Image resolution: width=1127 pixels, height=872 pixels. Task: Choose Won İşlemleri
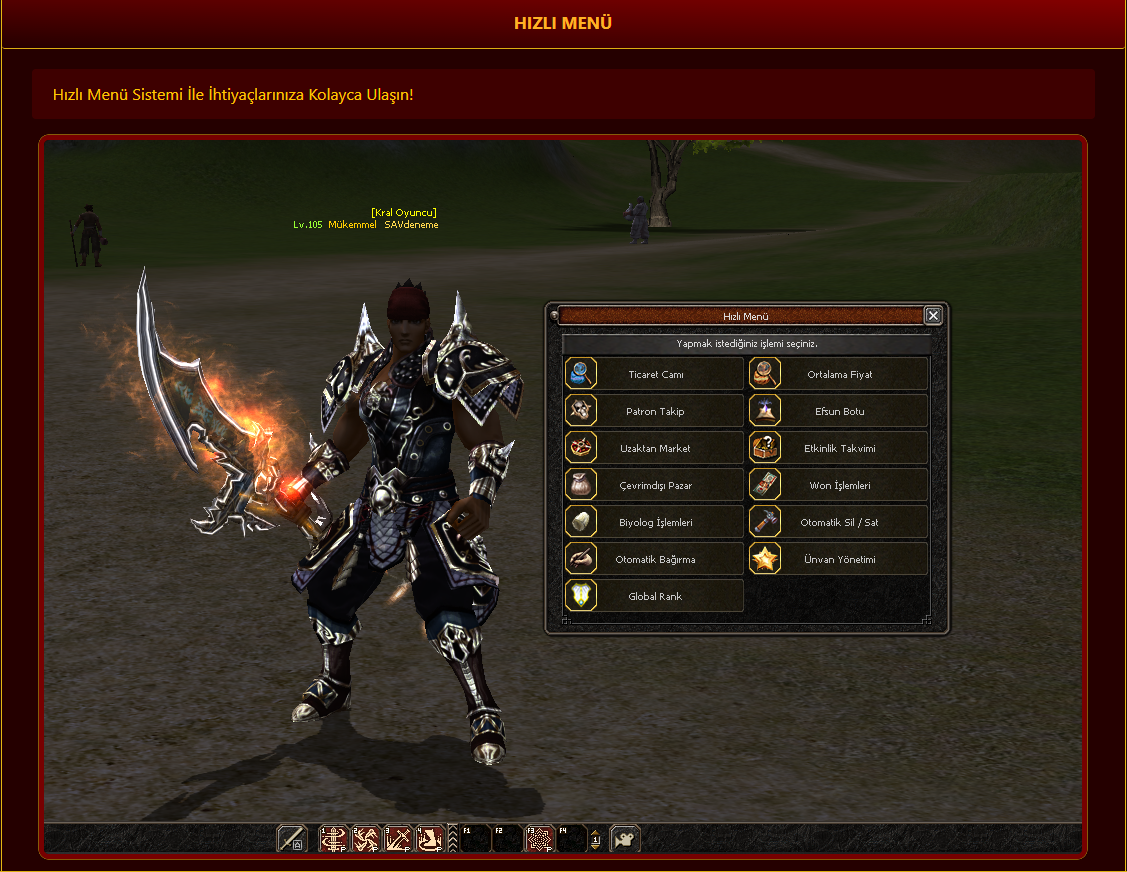[x=839, y=485]
